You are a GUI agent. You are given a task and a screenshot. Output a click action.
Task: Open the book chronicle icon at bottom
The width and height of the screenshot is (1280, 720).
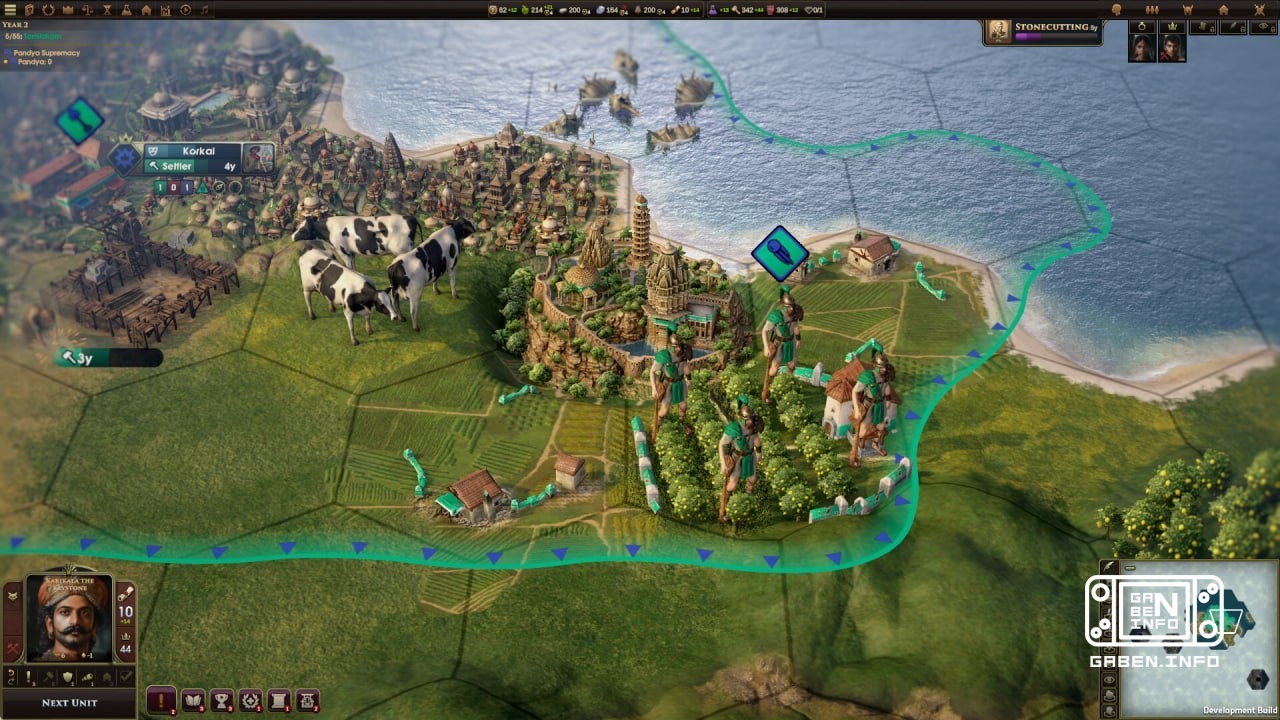[192, 700]
